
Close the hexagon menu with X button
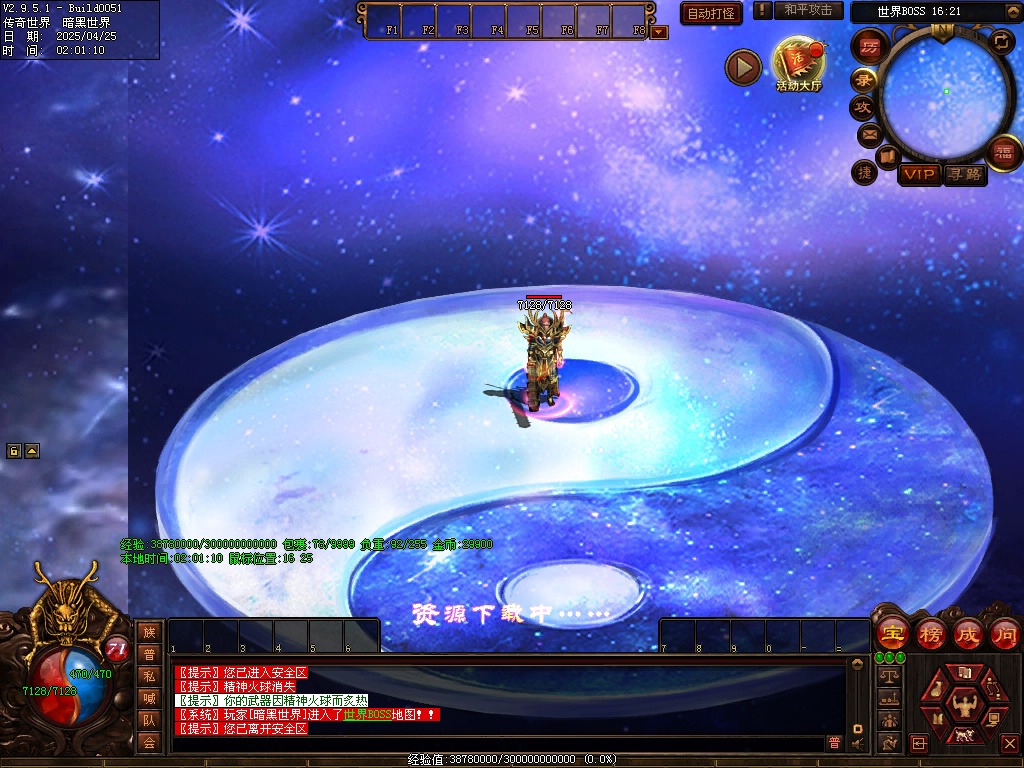pyautogui.click(x=1009, y=743)
